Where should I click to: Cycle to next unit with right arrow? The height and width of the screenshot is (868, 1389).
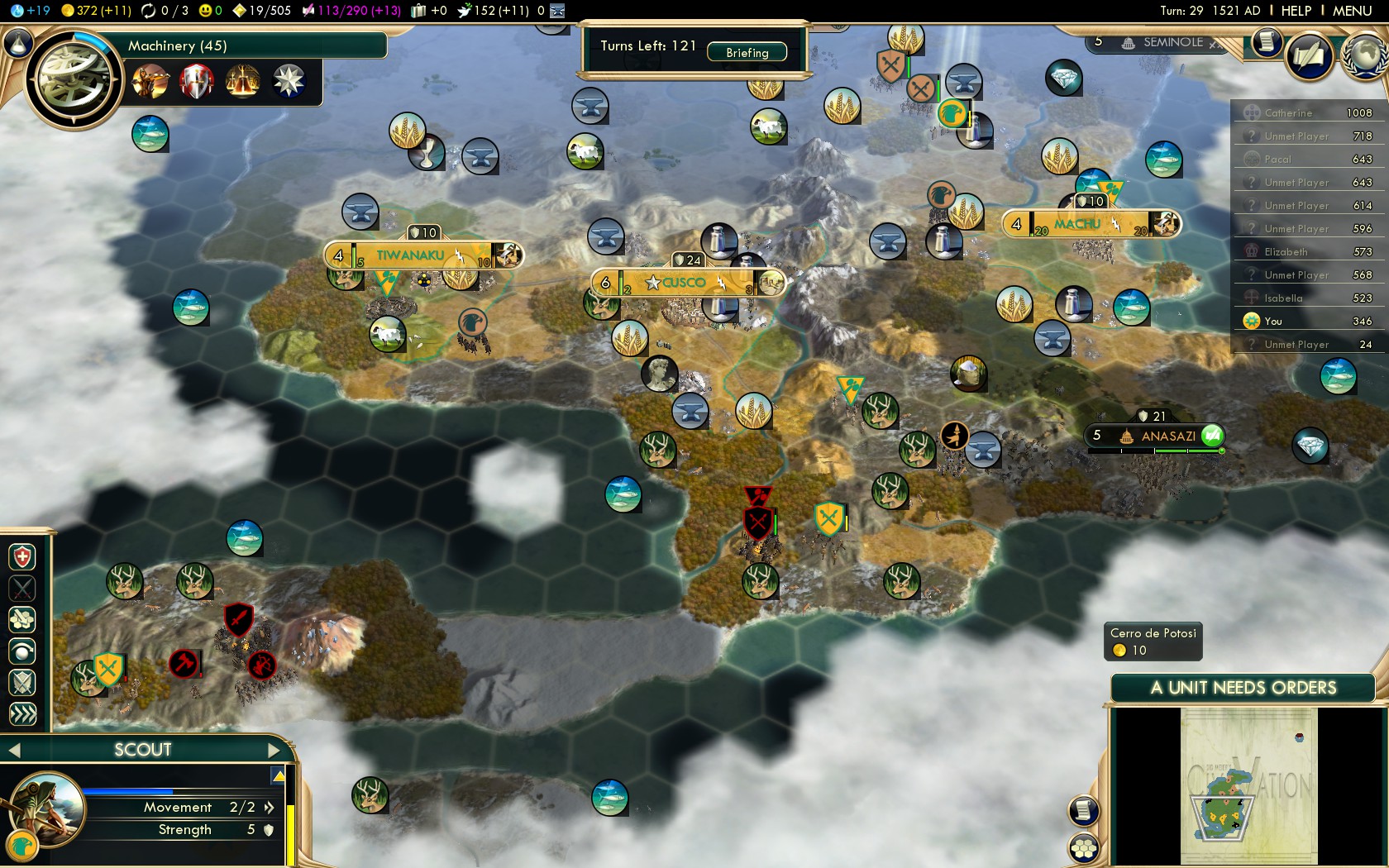(x=274, y=750)
